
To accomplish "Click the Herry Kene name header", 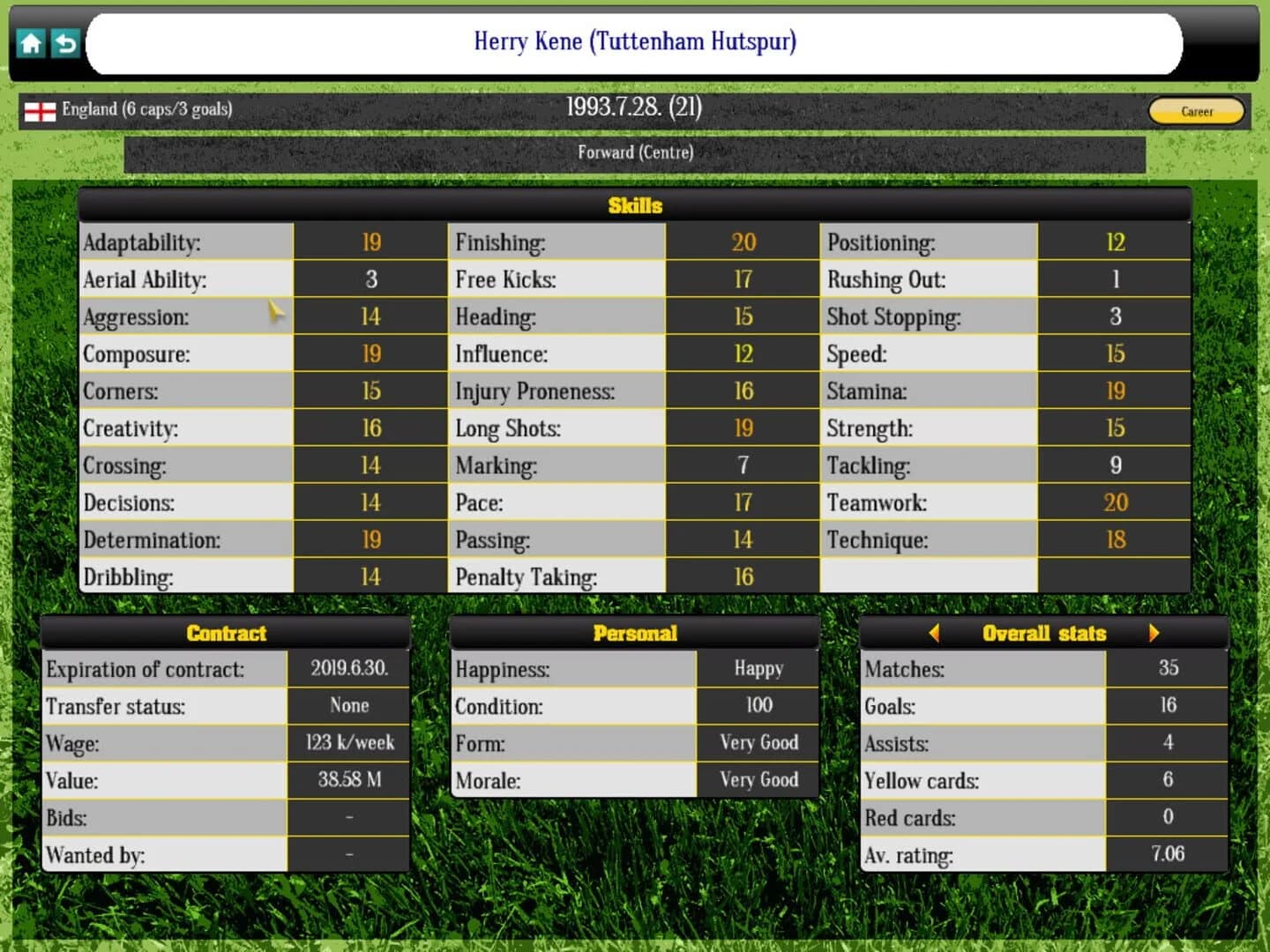I will coord(634,41).
